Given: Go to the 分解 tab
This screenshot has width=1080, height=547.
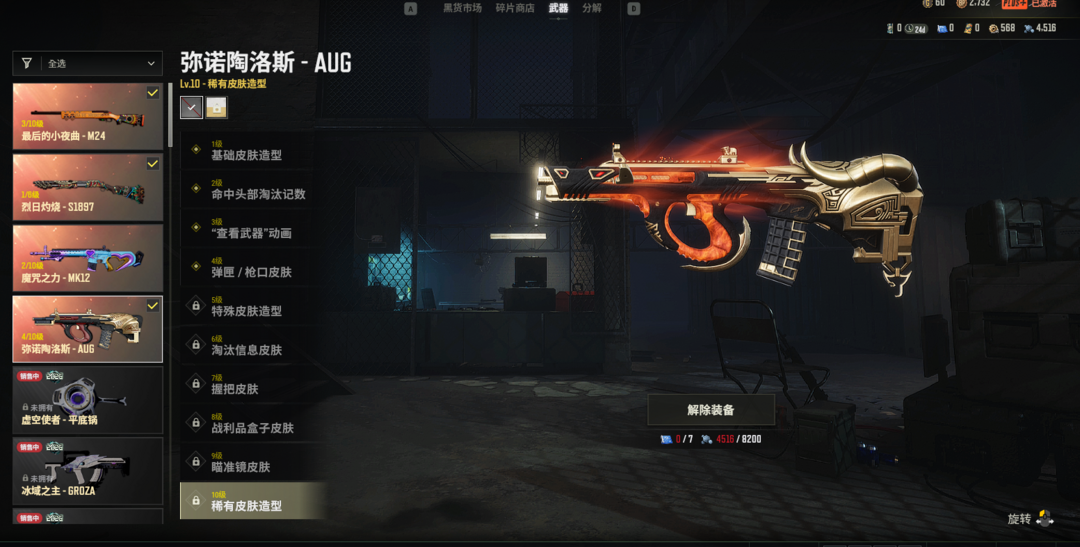Looking at the screenshot, I should (x=592, y=9).
